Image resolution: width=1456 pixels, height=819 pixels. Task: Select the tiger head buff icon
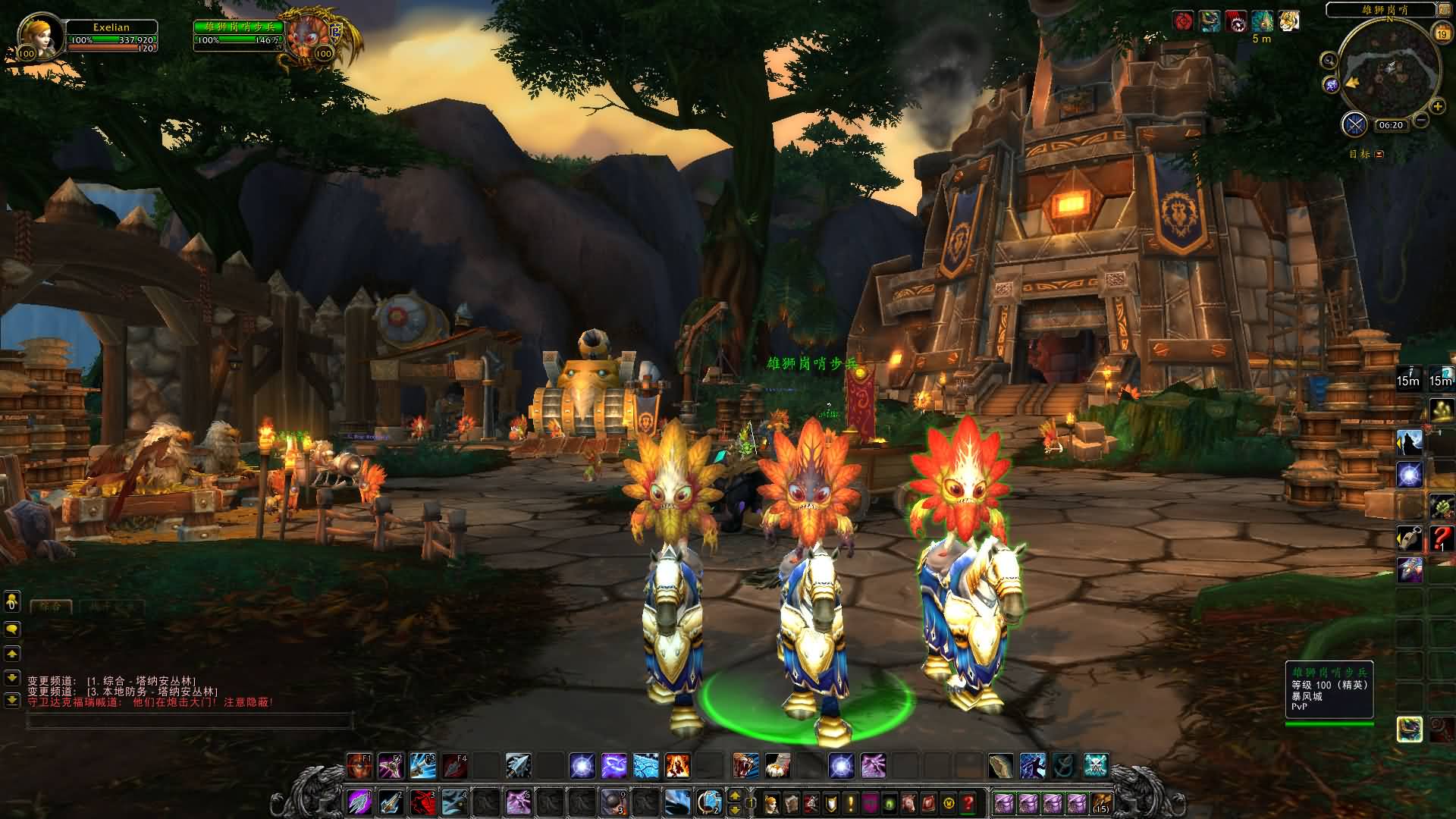pyautogui.click(x=1288, y=21)
